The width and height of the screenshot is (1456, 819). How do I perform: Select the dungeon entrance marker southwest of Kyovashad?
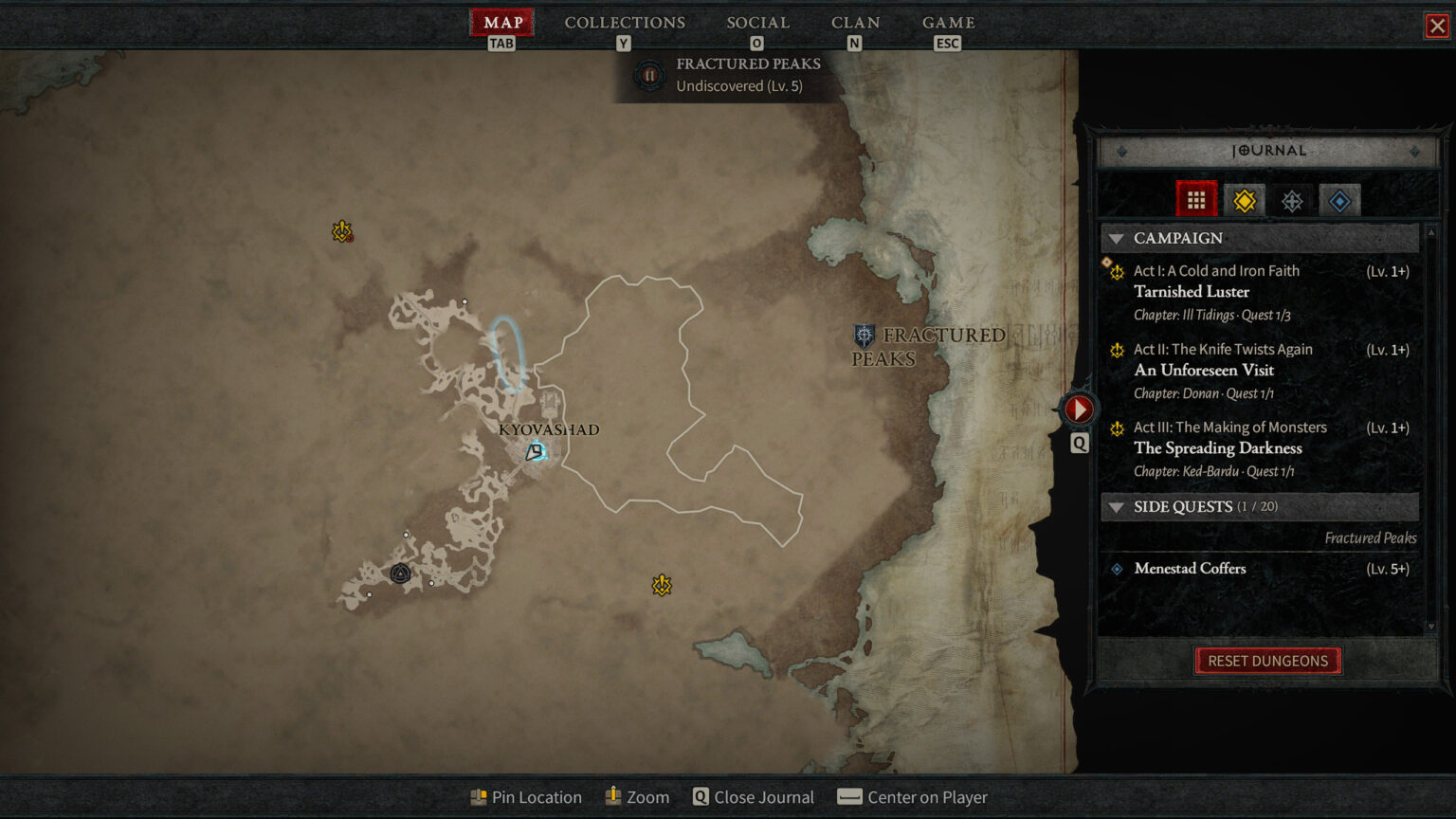click(400, 573)
